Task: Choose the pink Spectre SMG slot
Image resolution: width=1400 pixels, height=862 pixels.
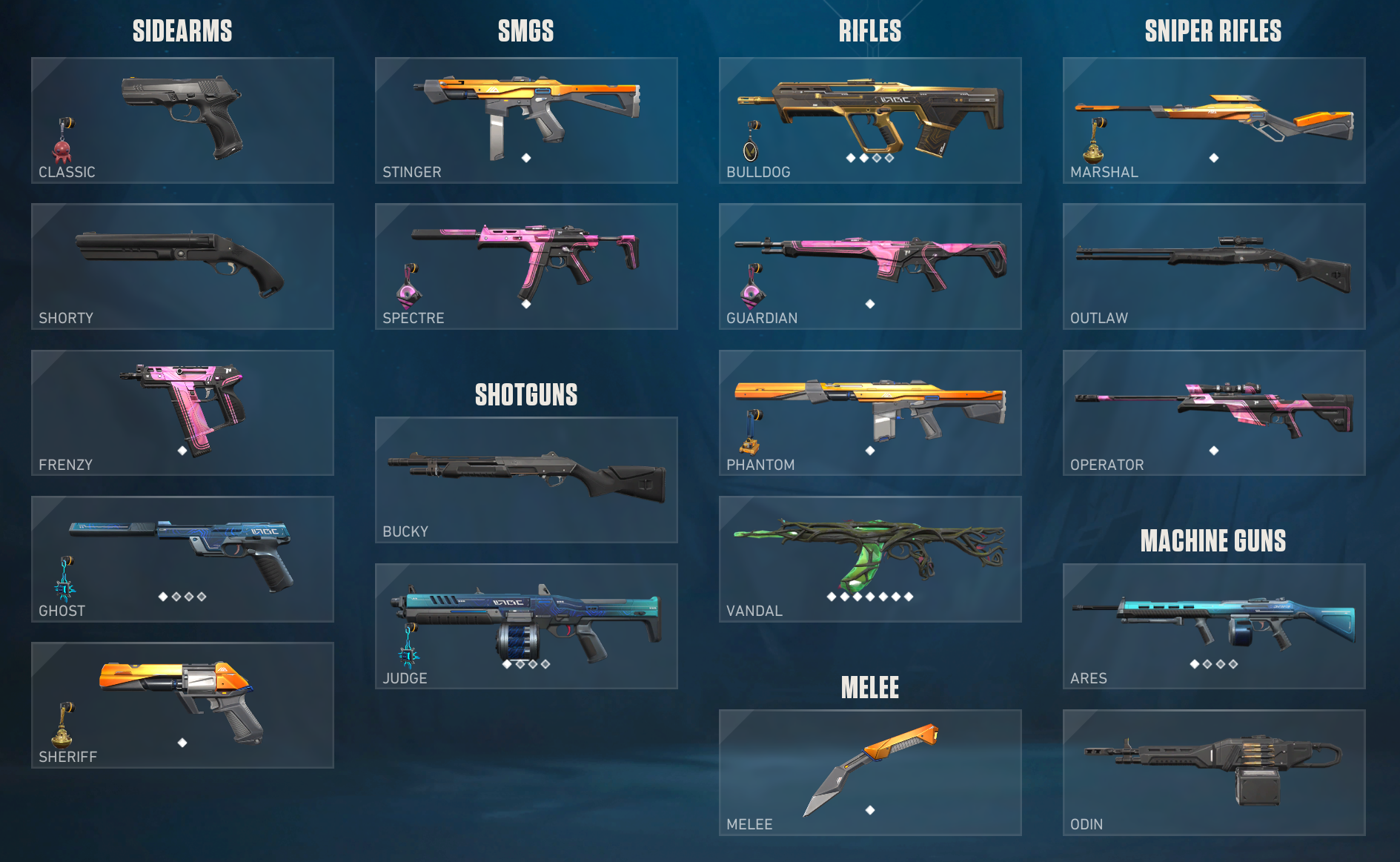Action: [526, 266]
